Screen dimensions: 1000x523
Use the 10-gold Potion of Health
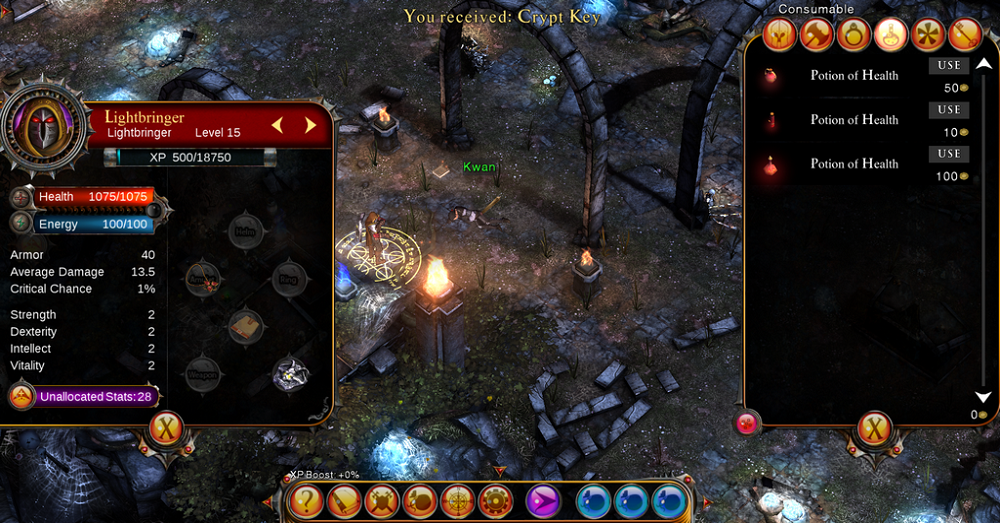[x=949, y=110]
